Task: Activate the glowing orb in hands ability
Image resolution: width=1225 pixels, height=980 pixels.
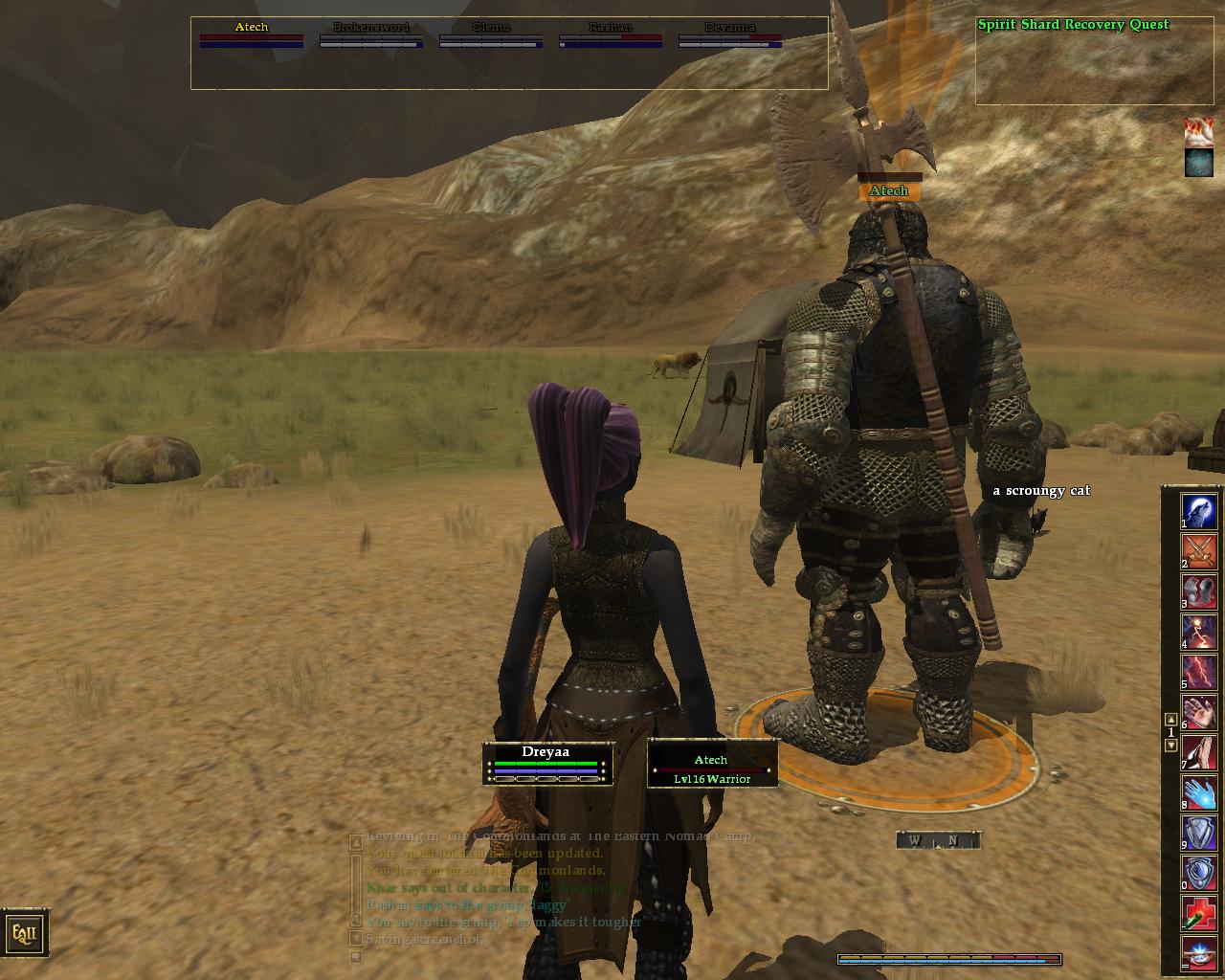Action: 1198,953
